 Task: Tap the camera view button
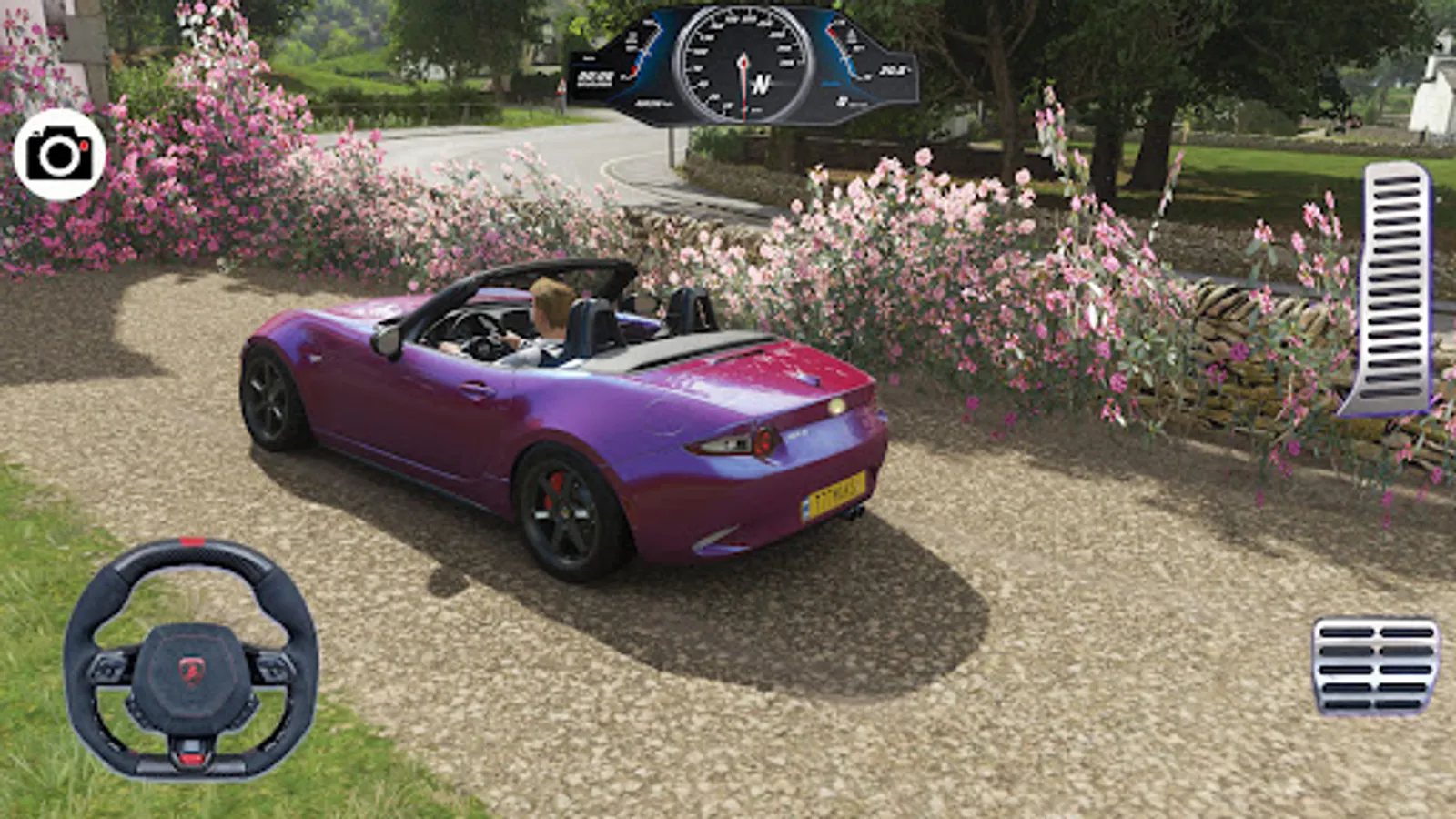[59, 155]
